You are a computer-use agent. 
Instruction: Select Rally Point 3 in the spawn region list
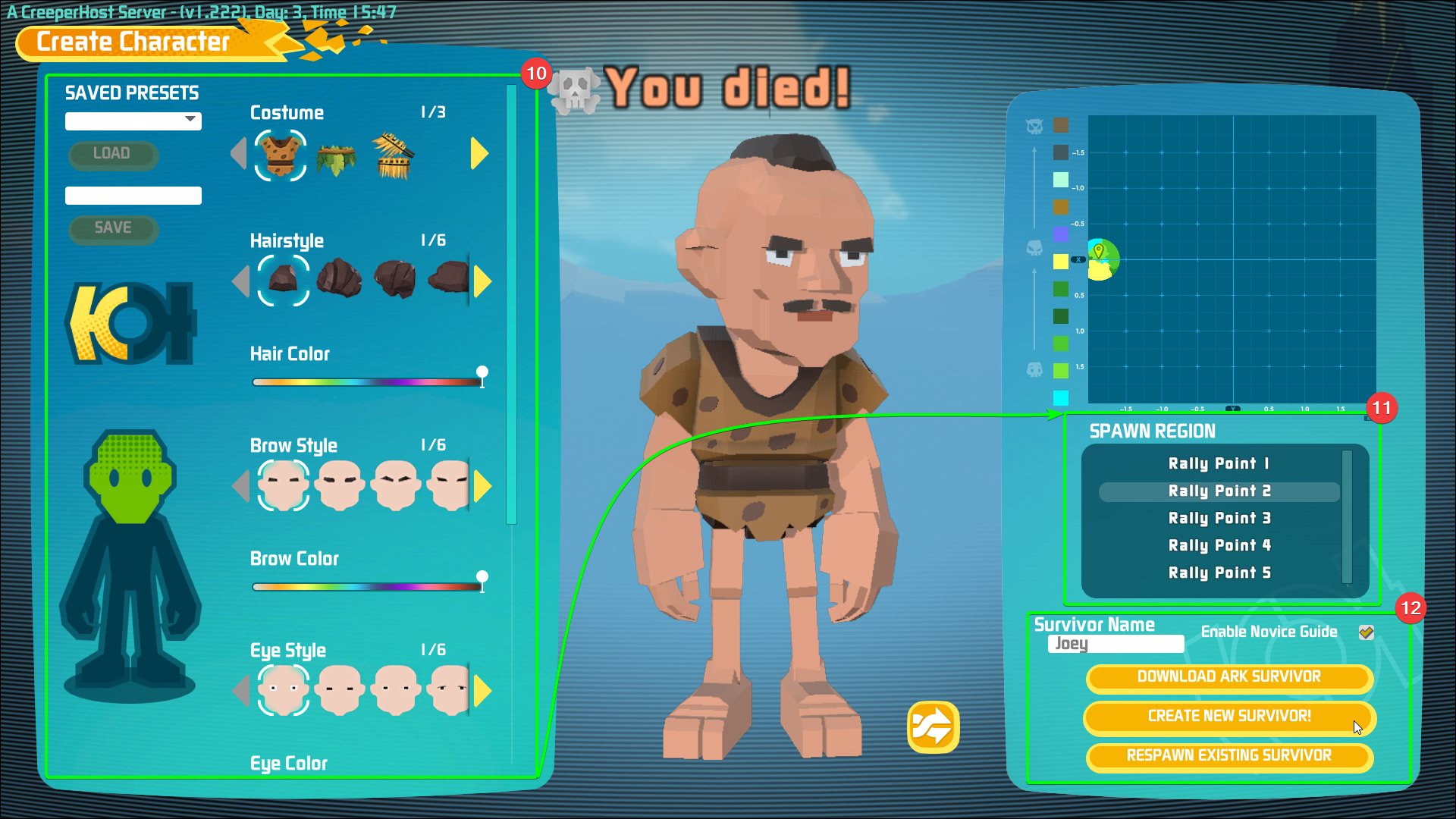(1219, 518)
